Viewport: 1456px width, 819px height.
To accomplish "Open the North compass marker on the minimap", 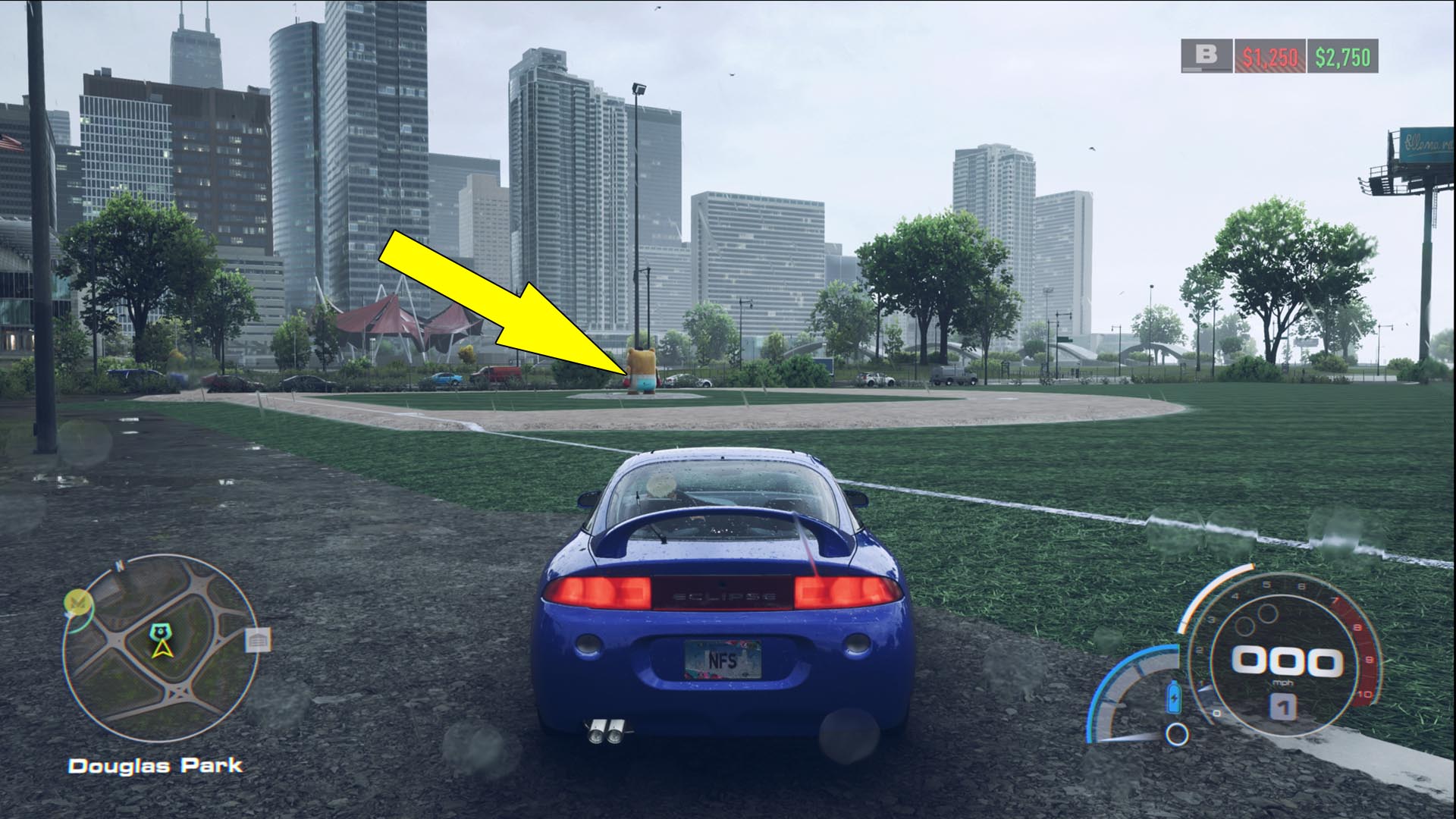I will (x=119, y=565).
